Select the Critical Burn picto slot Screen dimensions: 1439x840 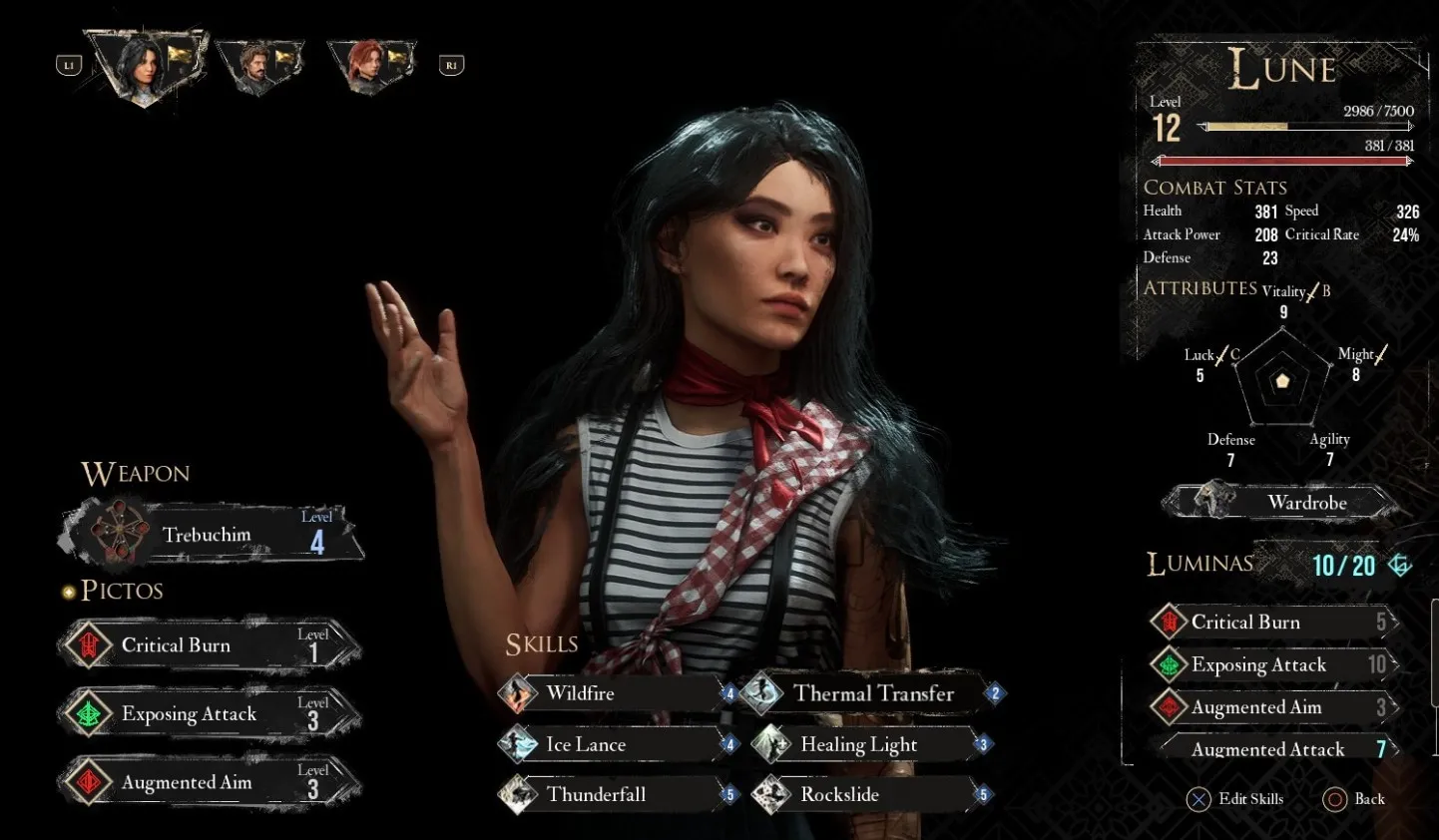coord(210,645)
